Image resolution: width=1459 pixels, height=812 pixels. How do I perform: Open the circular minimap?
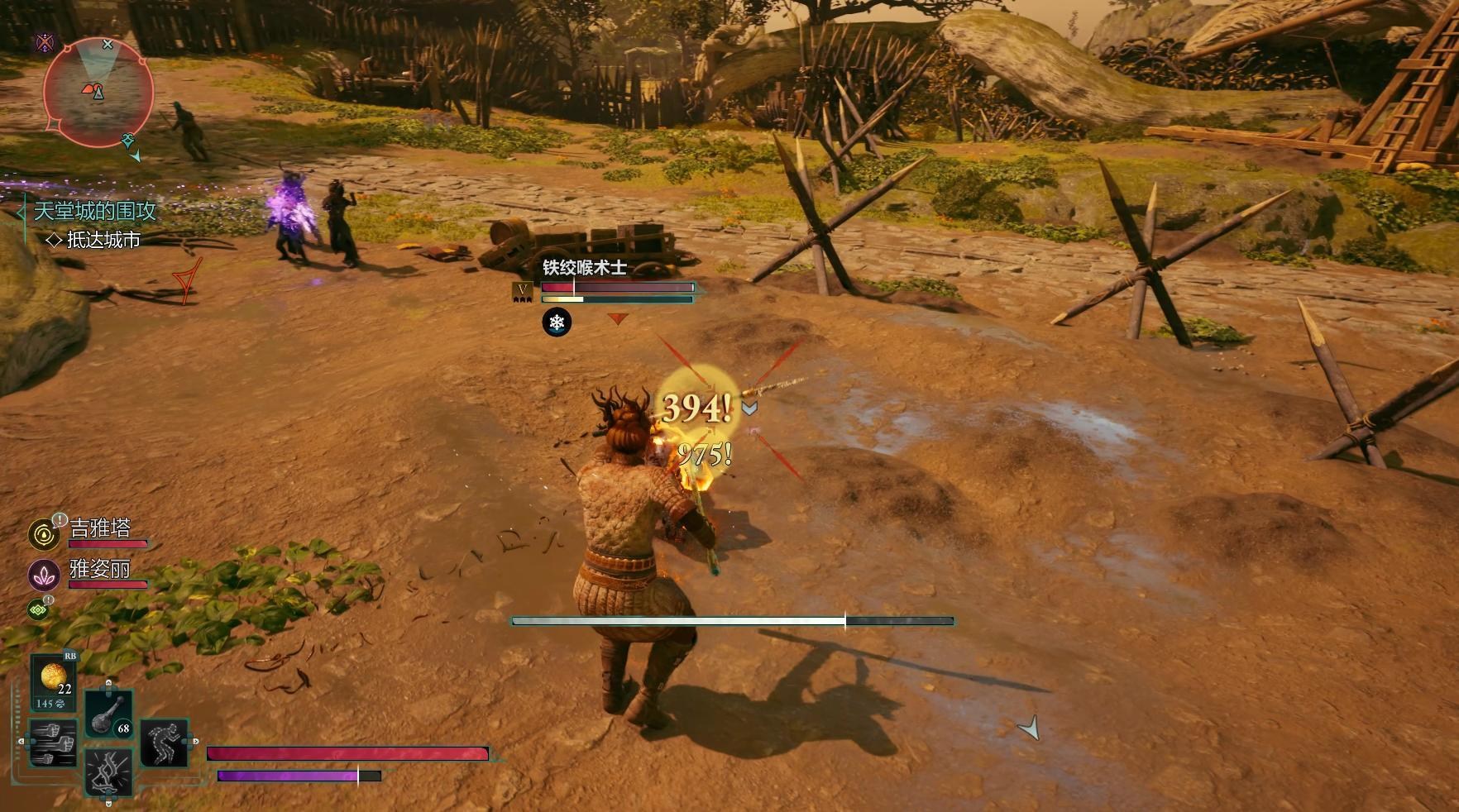(98, 92)
